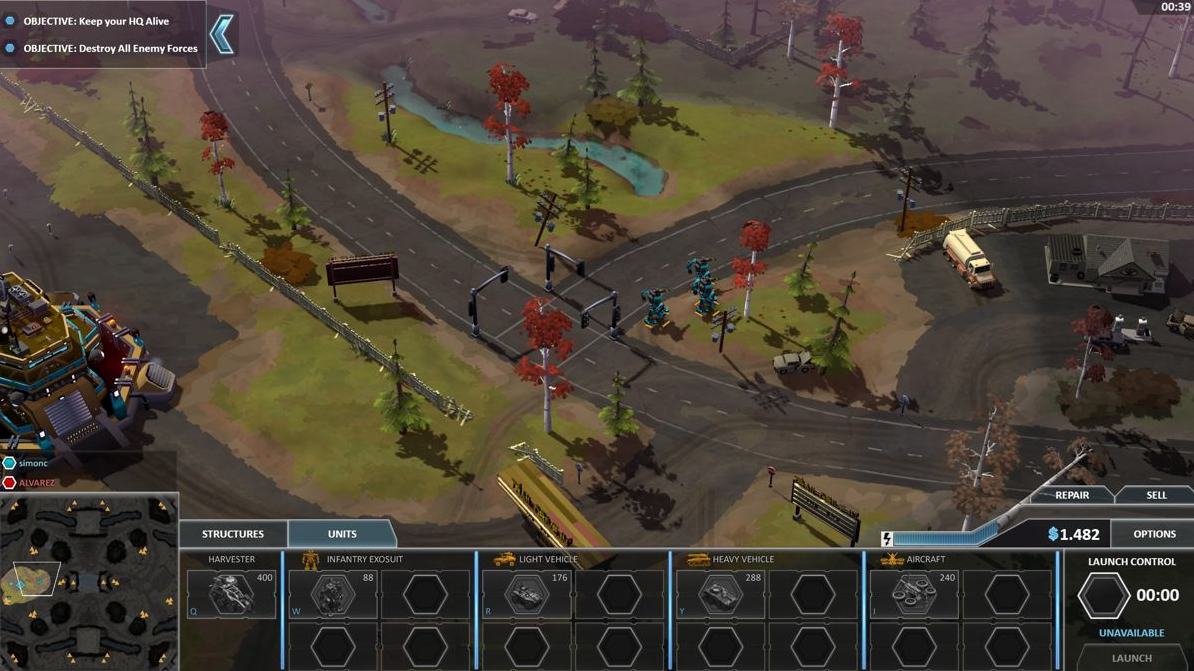Click on the minimap
Screen dimensions: 1194x671
pyautogui.click(x=89, y=582)
